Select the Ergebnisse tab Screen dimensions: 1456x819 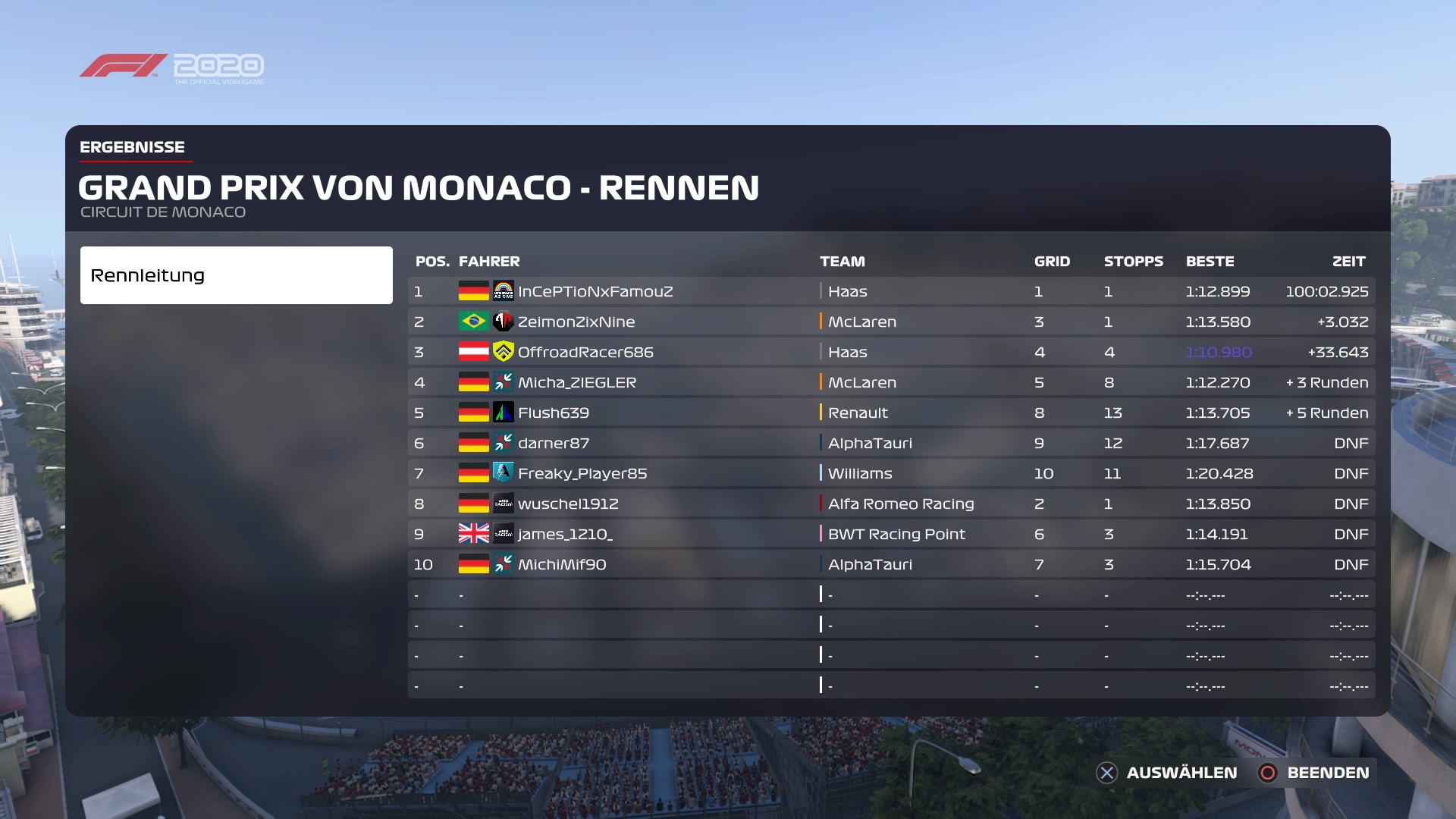[133, 147]
